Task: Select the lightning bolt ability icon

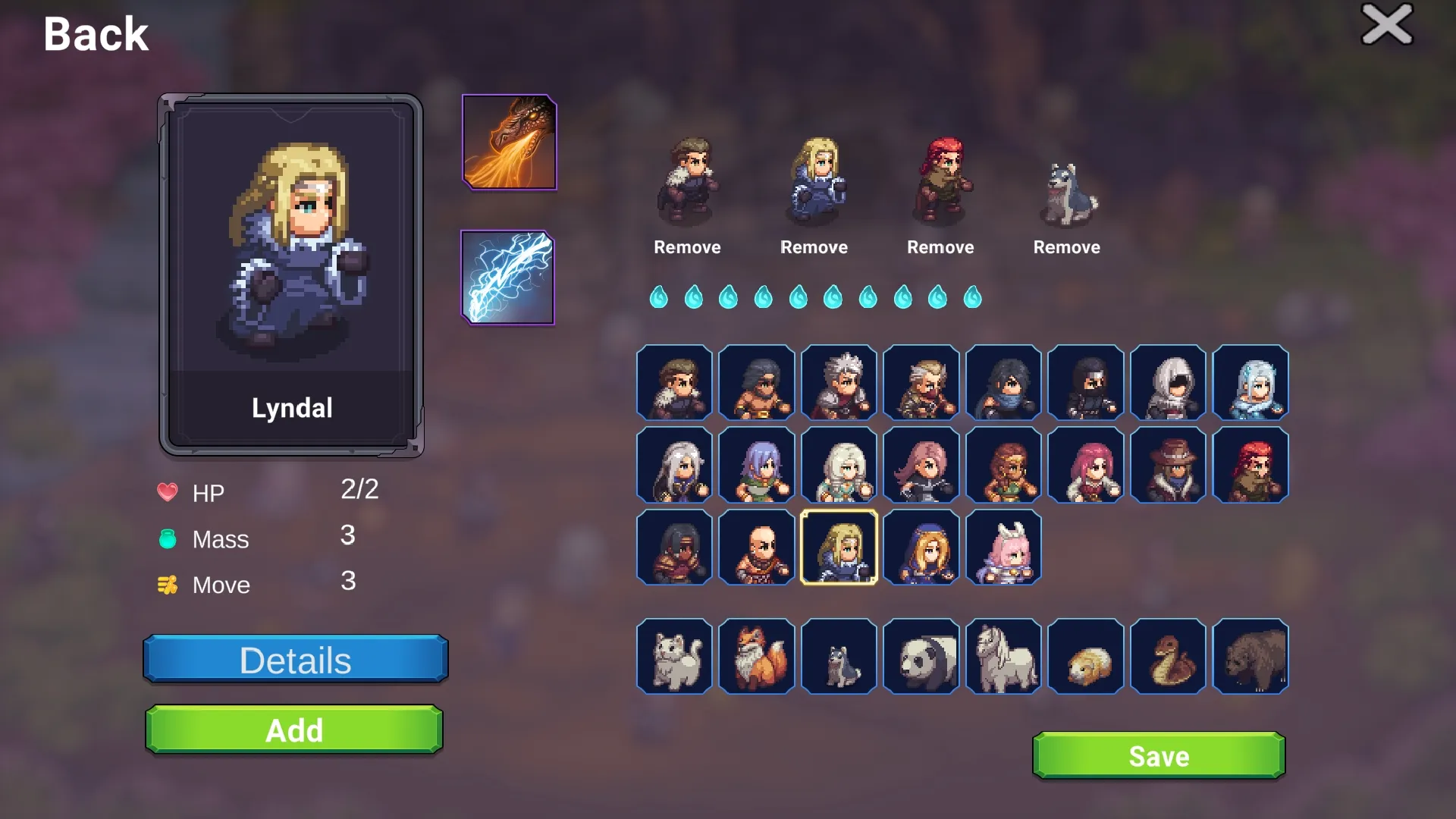Action: click(x=508, y=278)
